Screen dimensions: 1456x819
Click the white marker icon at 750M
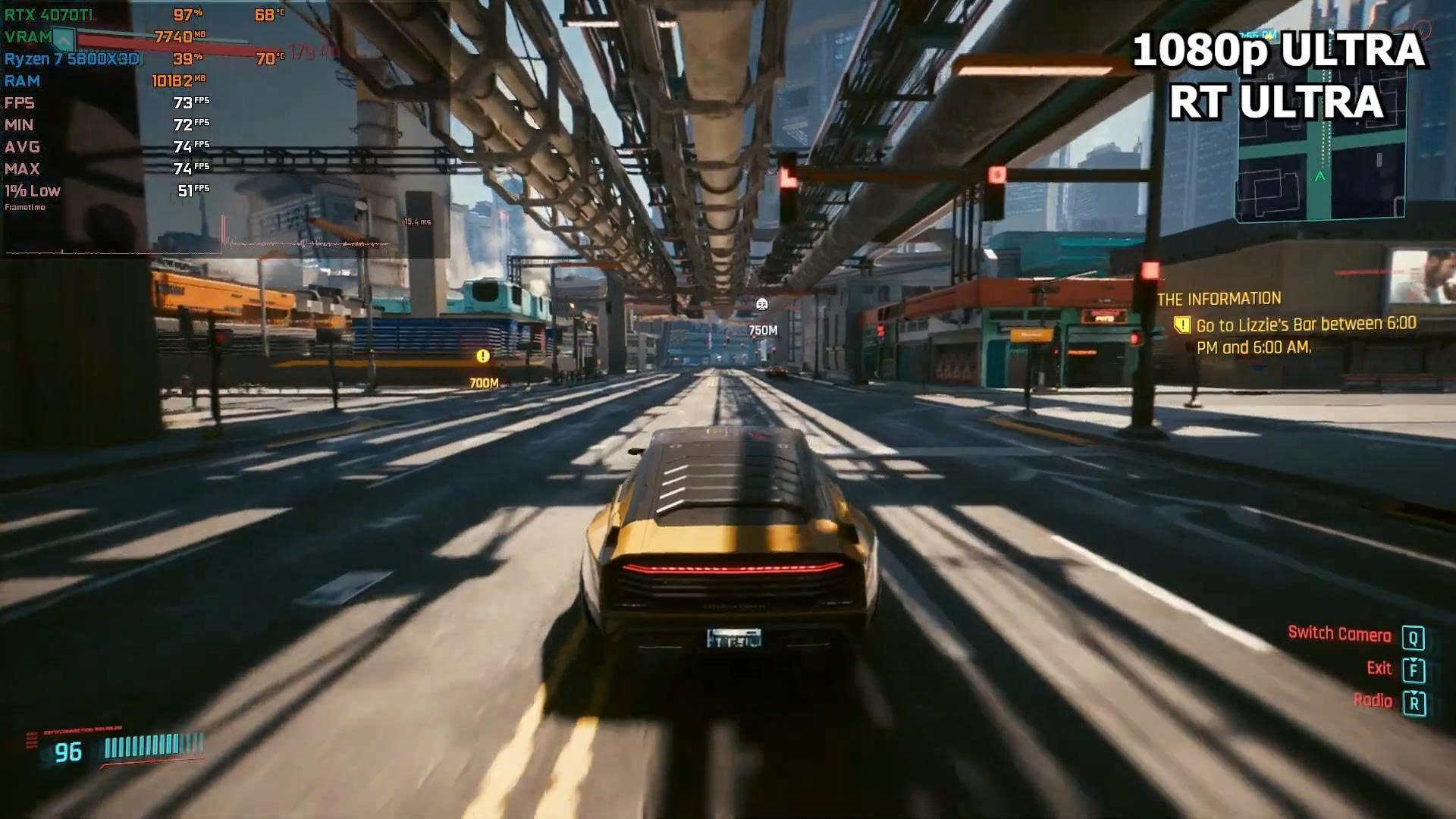[762, 305]
